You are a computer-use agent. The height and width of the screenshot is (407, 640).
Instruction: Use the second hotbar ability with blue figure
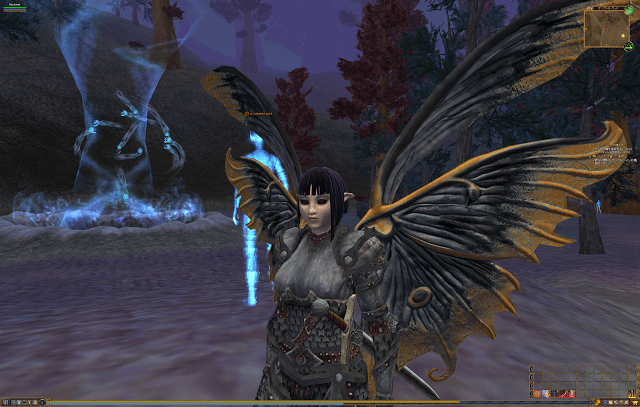(x=546, y=394)
